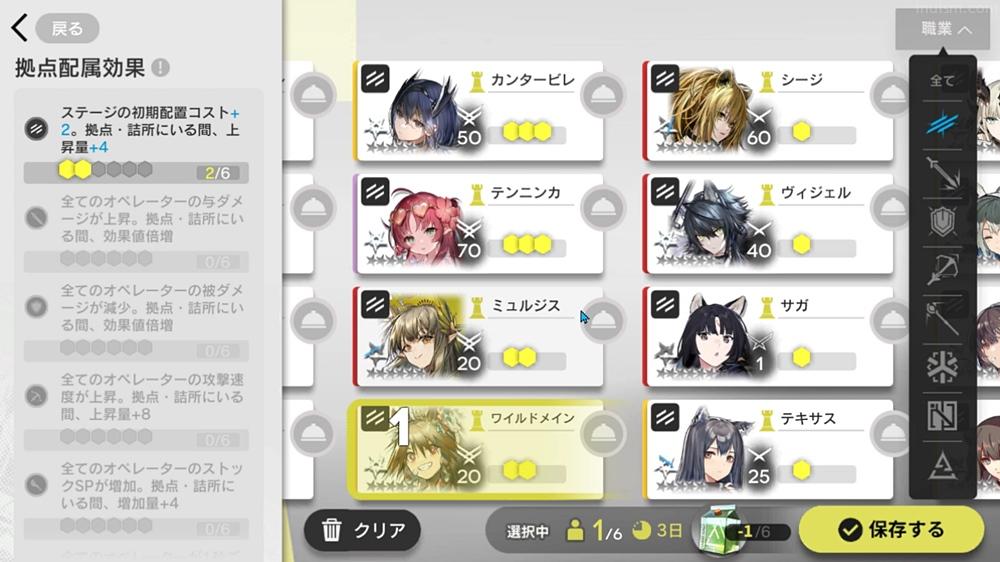Filter by the shield class icon

(x=942, y=220)
